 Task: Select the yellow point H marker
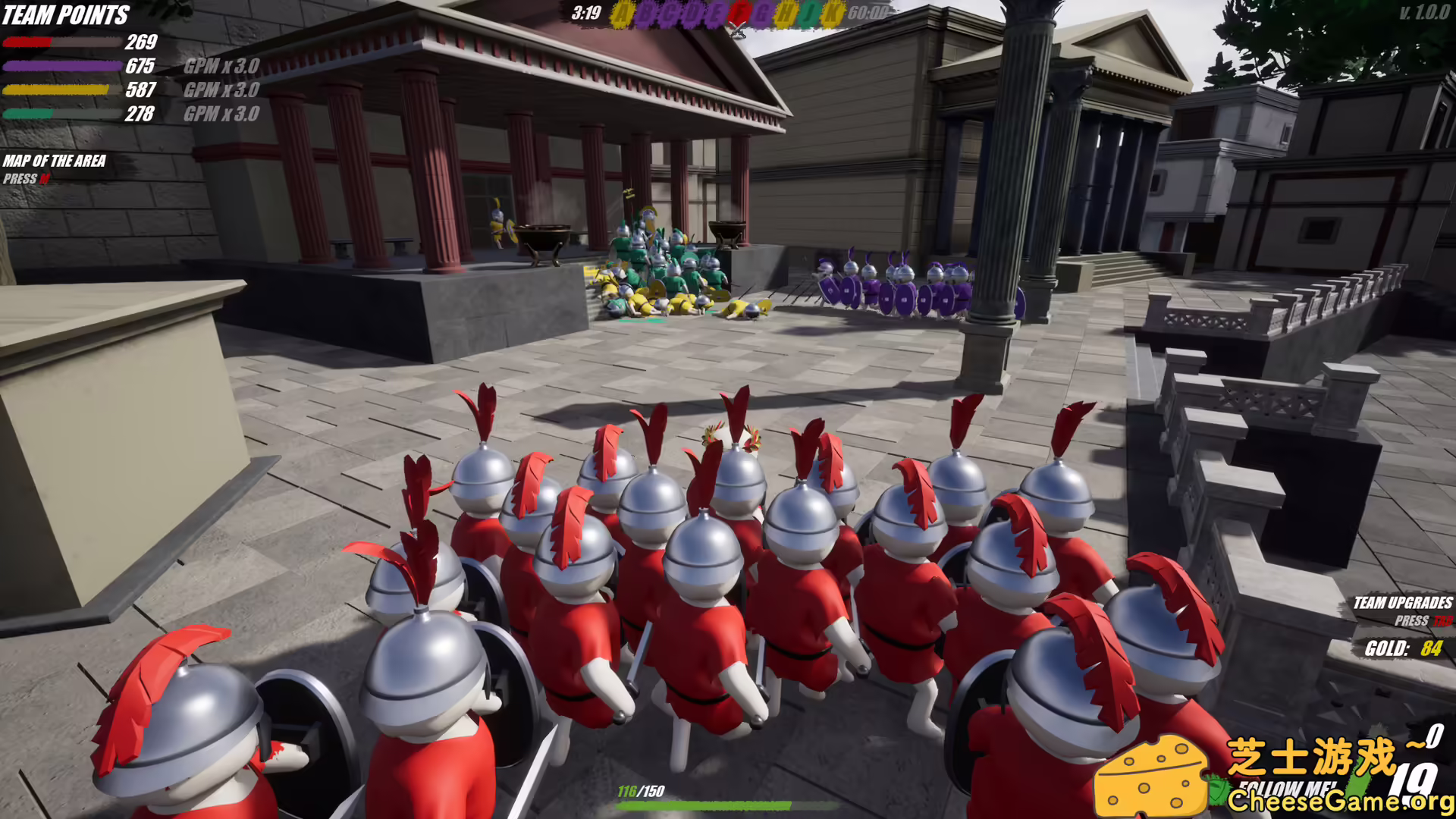(785, 12)
